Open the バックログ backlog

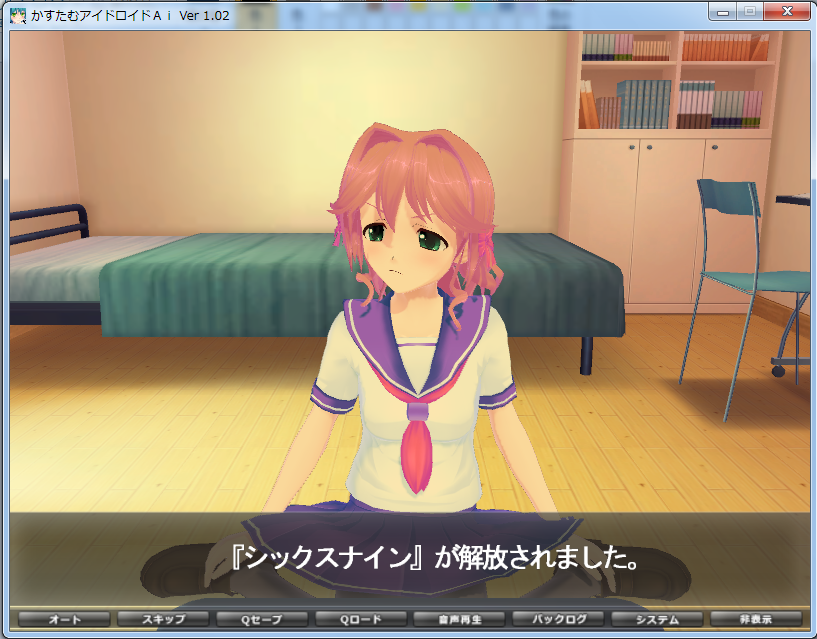pyautogui.click(x=557, y=620)
